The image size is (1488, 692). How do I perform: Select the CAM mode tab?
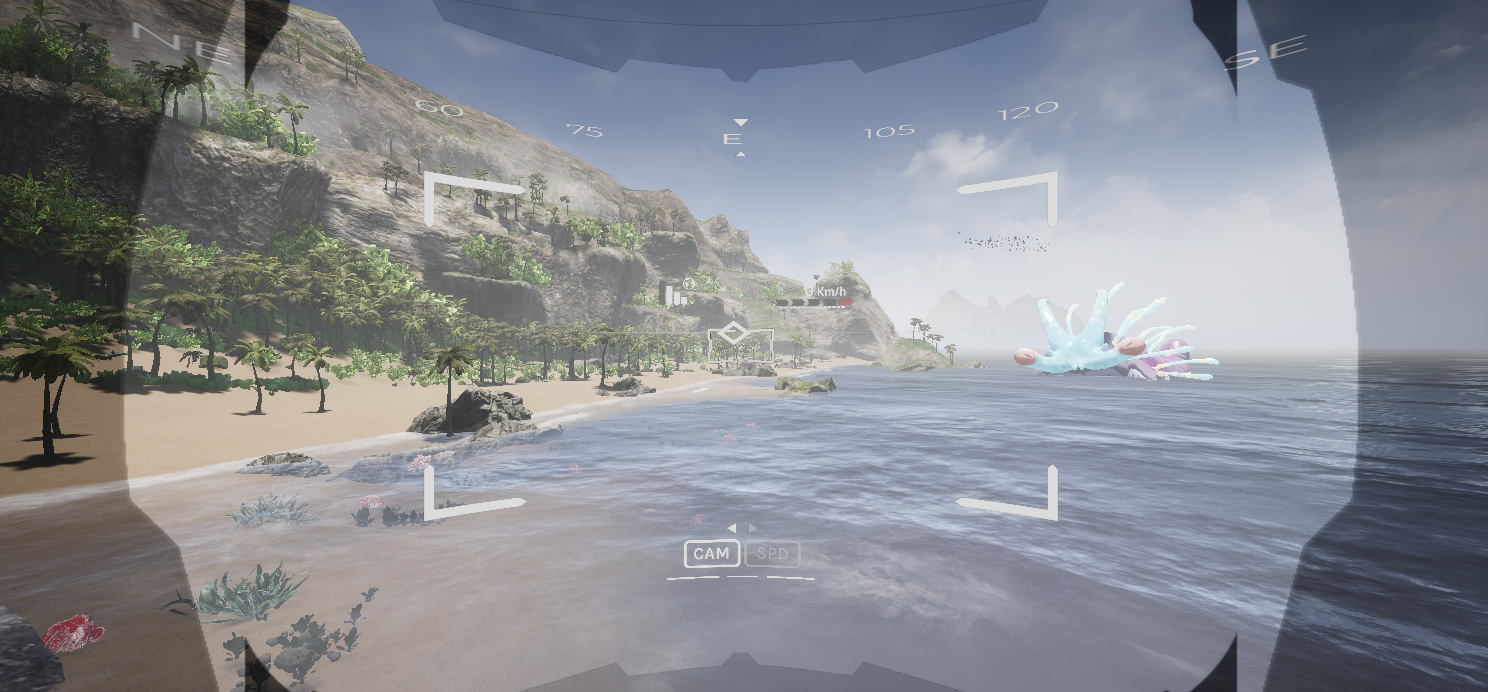coord(712,554)
